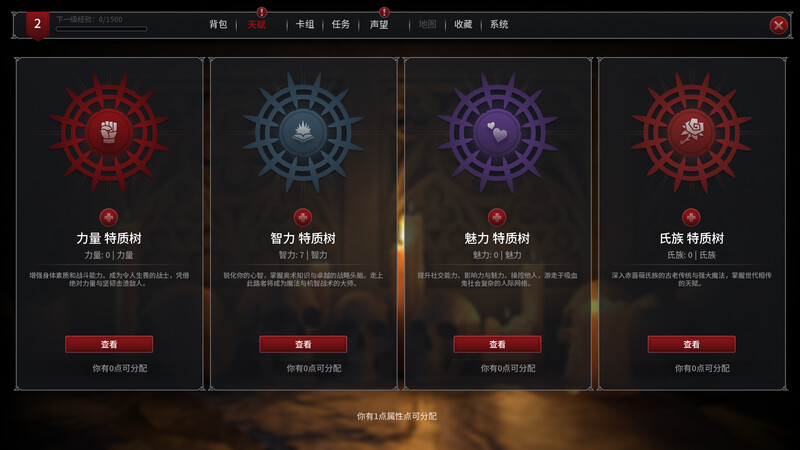The height and width of the screenshot is (450, 800).
Task: Open the 背包 tab
Action: coord(218,24)
